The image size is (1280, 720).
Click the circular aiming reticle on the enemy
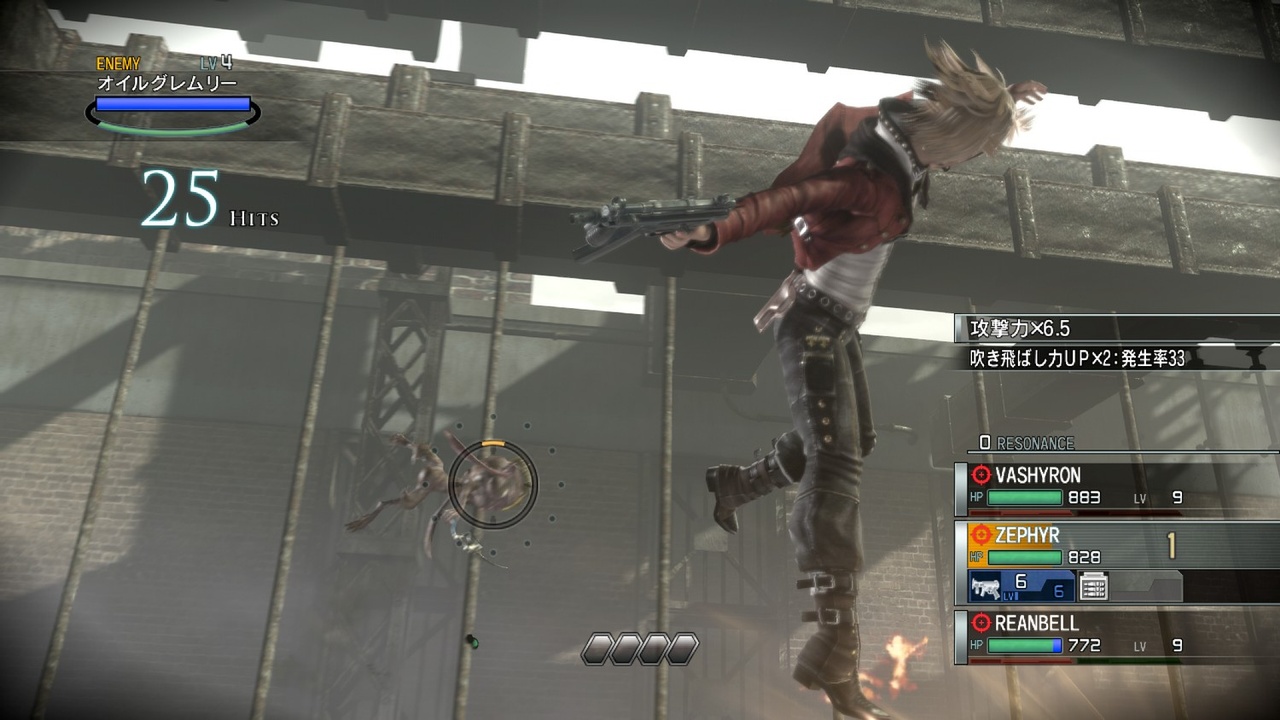tap(490, 485)
